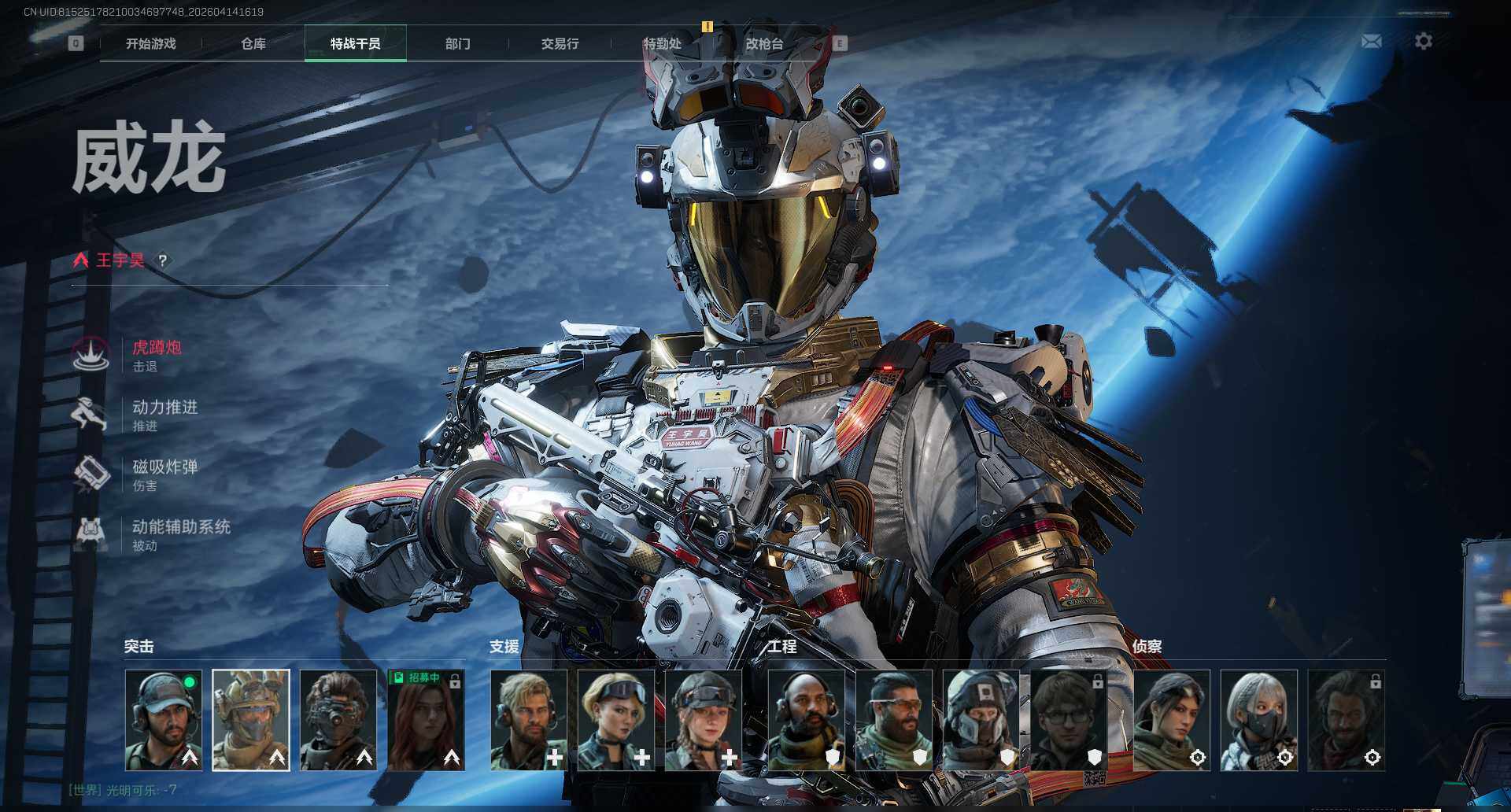This screenshot has height=812, width=1511.
Task: Select the blond male support operator
Action: [528, 720]
